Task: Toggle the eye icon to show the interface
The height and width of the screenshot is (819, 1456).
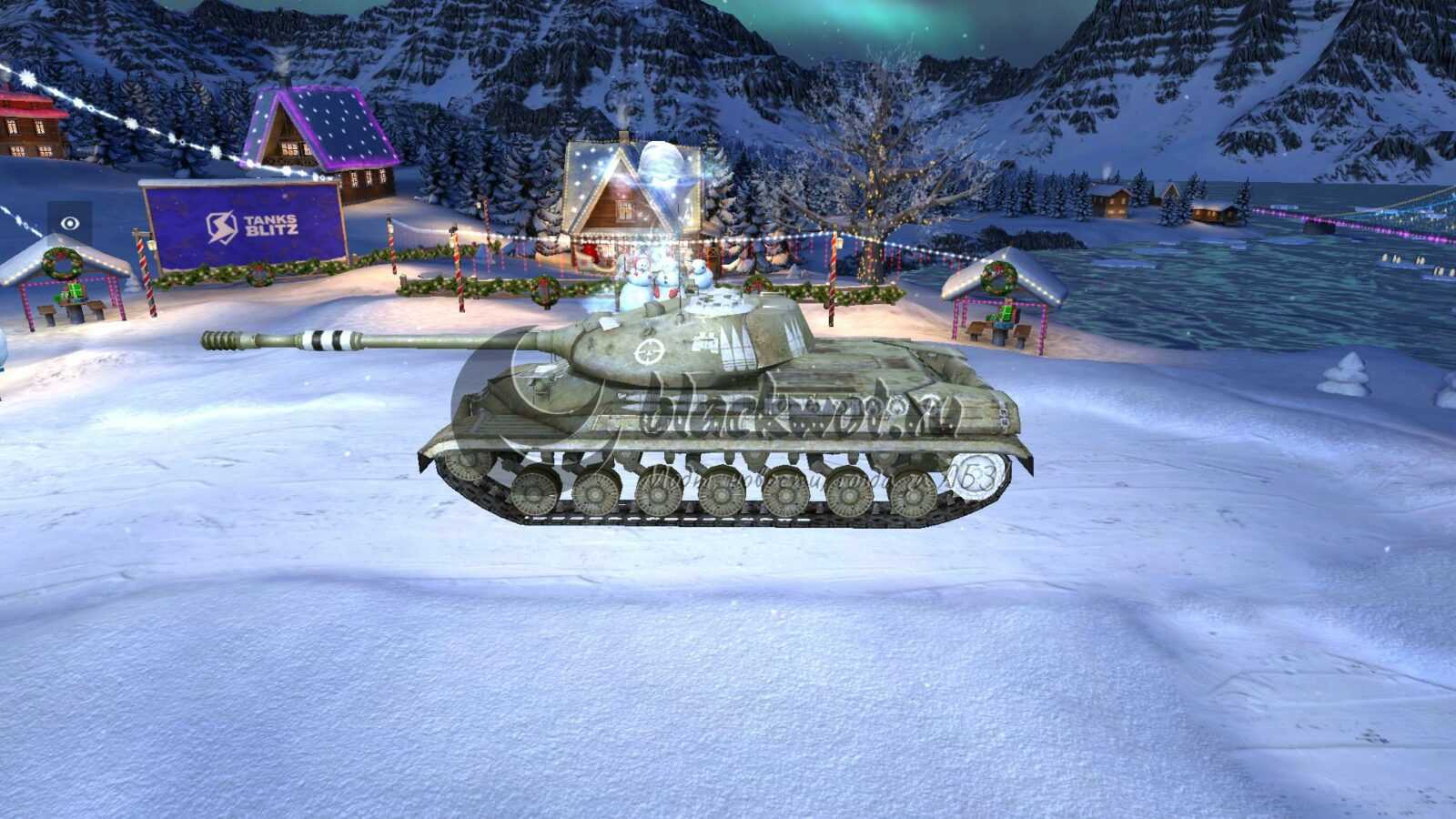Action: tap(70, 224)
